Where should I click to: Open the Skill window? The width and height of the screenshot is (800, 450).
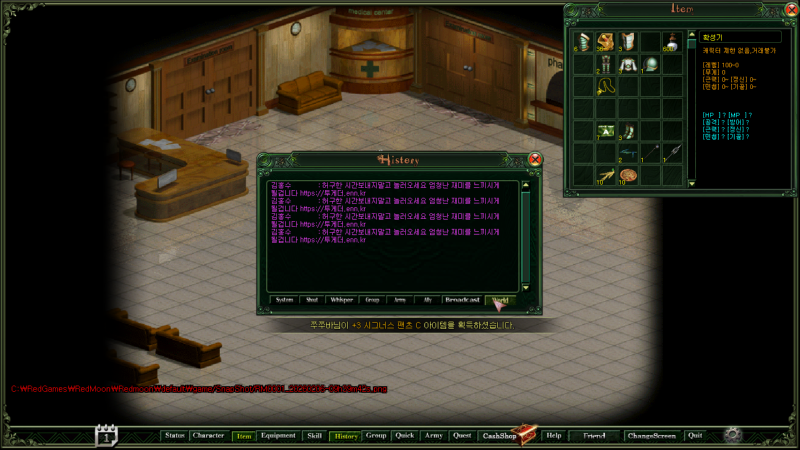tap(314, 436)
